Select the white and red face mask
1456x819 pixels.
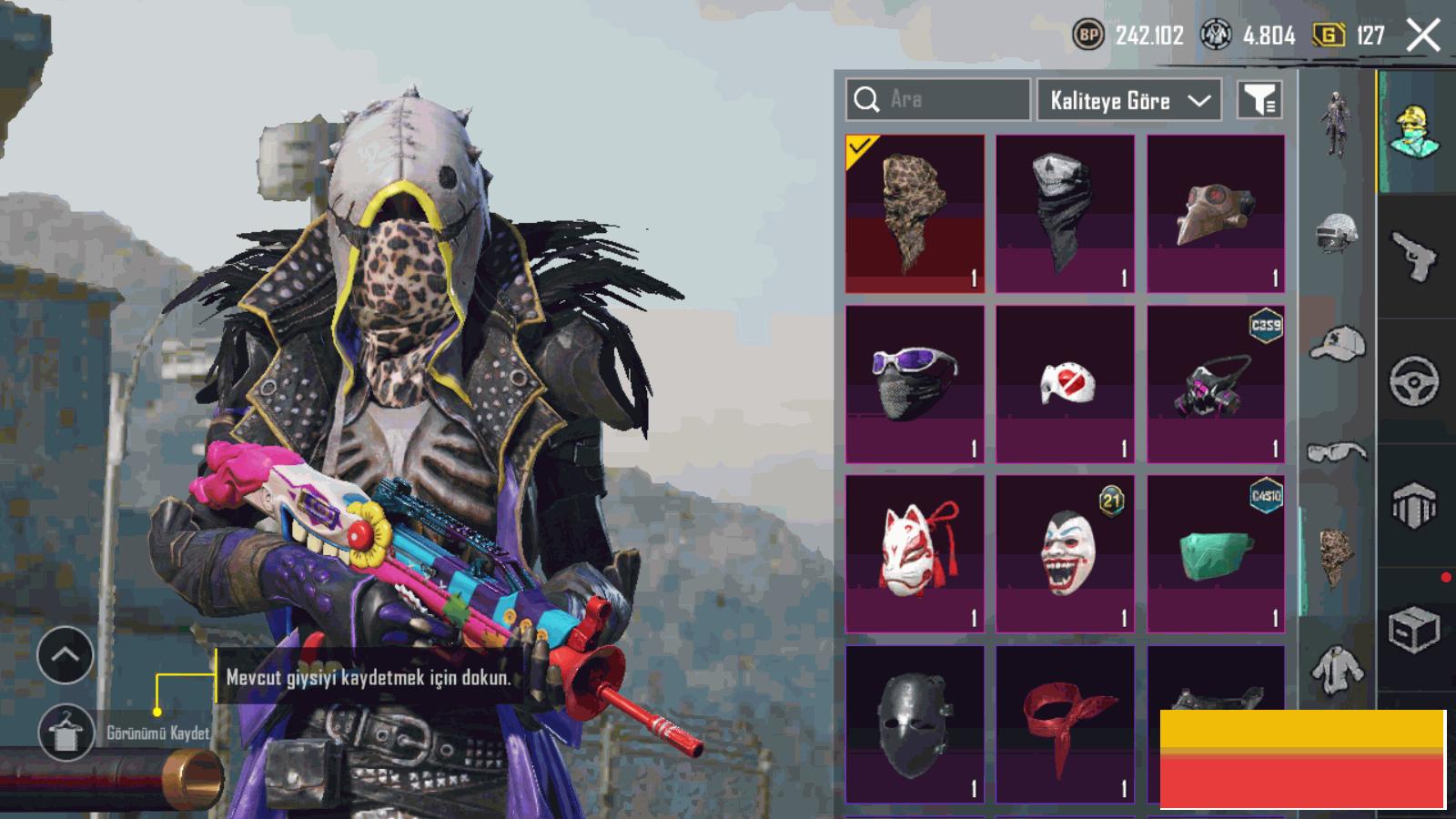[x=1065, y=384]
